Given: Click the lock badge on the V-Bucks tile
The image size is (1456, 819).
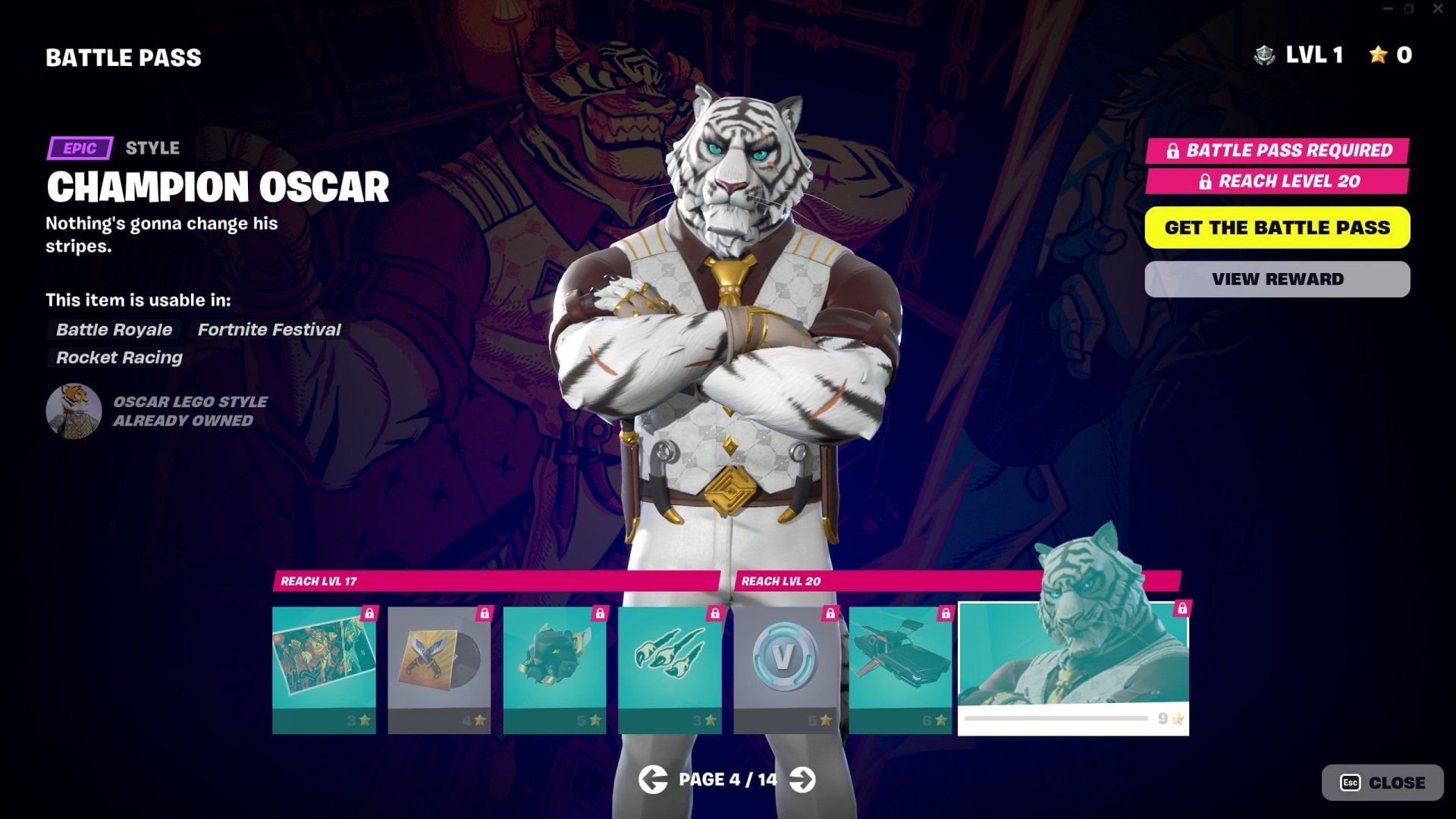Looking at the screenshot, I should tap(830, 613).
